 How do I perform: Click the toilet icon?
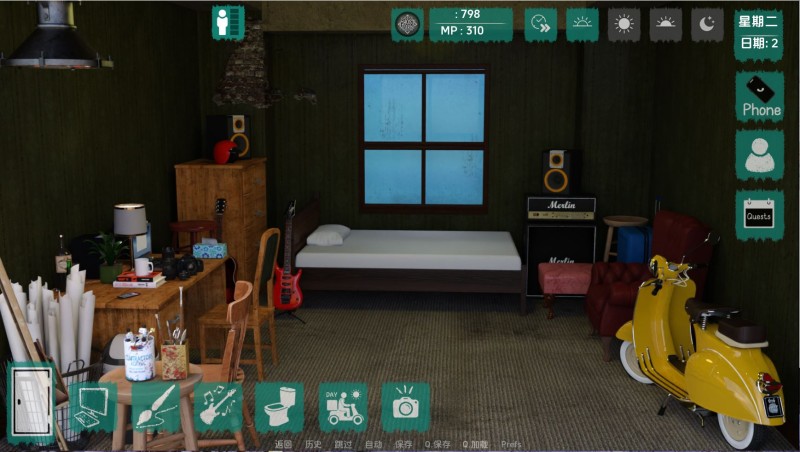(x=280, y=407)
